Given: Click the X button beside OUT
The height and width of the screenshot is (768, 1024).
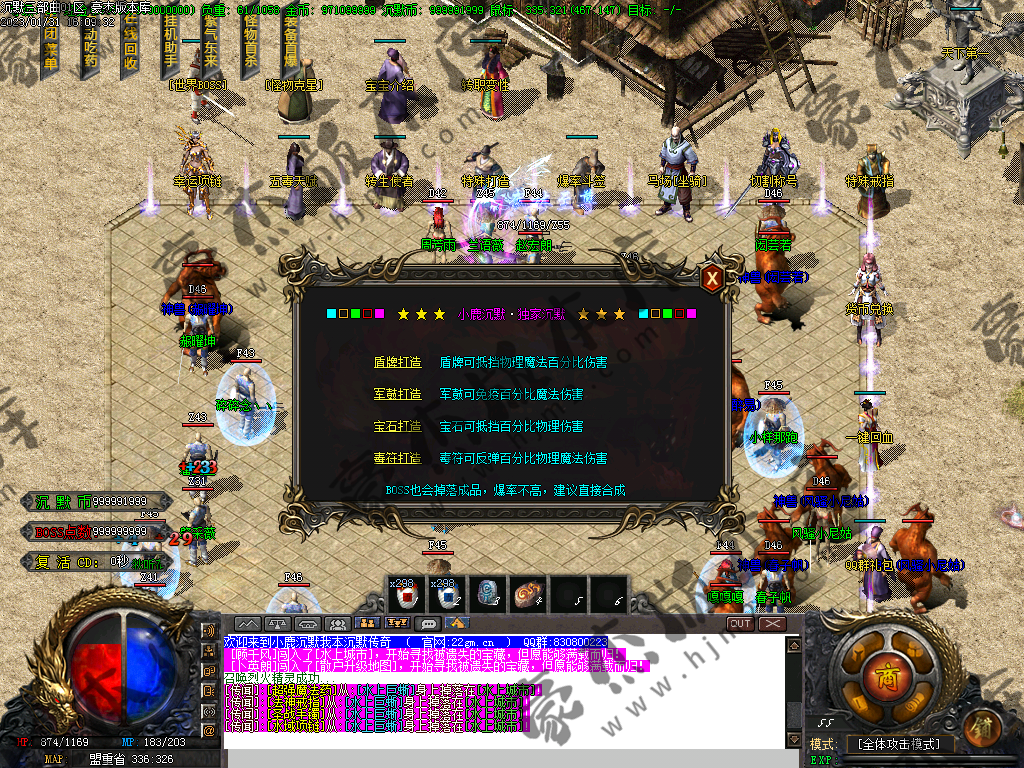Looking at the screenshot, I should point(772,624).
